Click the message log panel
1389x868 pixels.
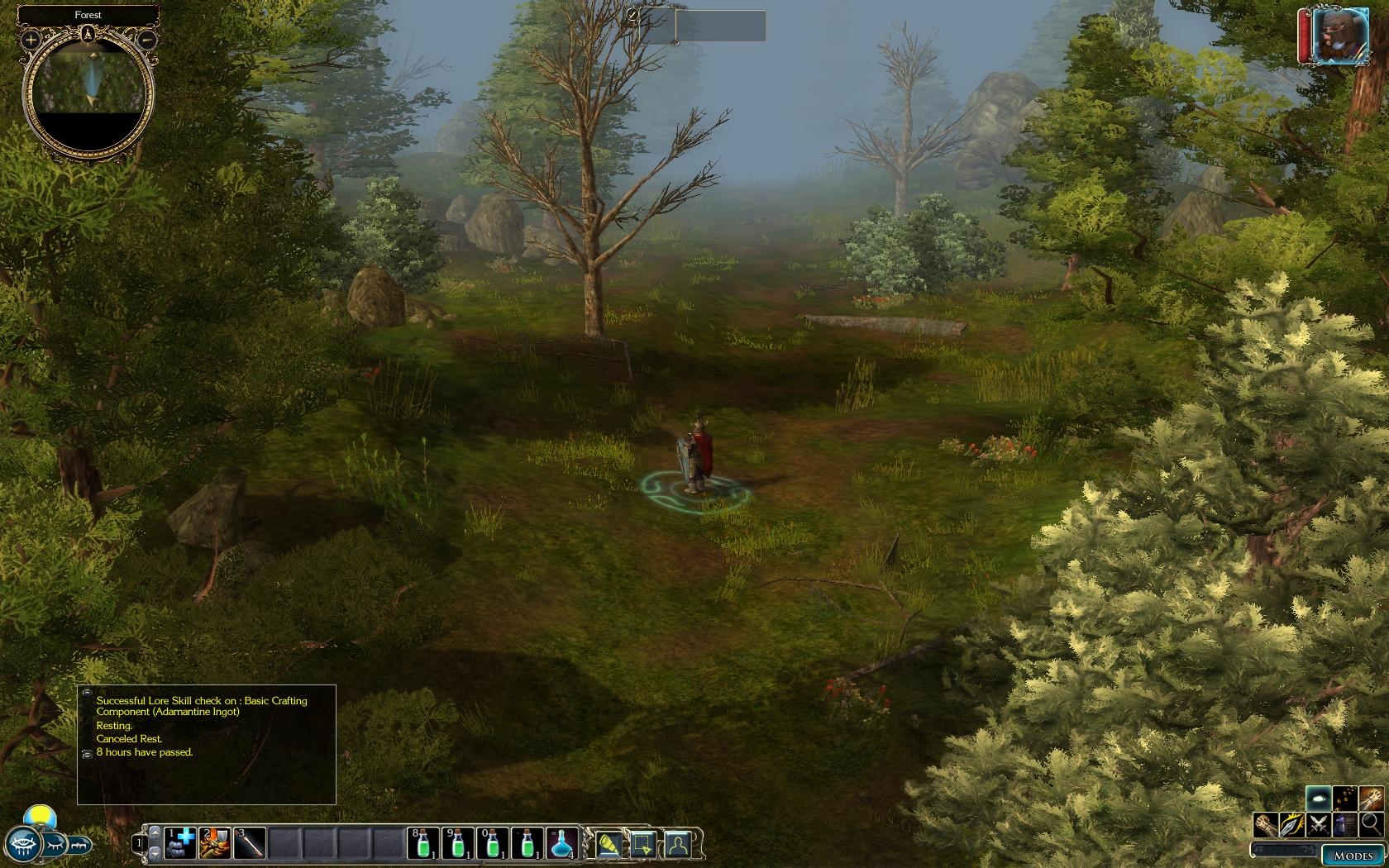(207, 744)
